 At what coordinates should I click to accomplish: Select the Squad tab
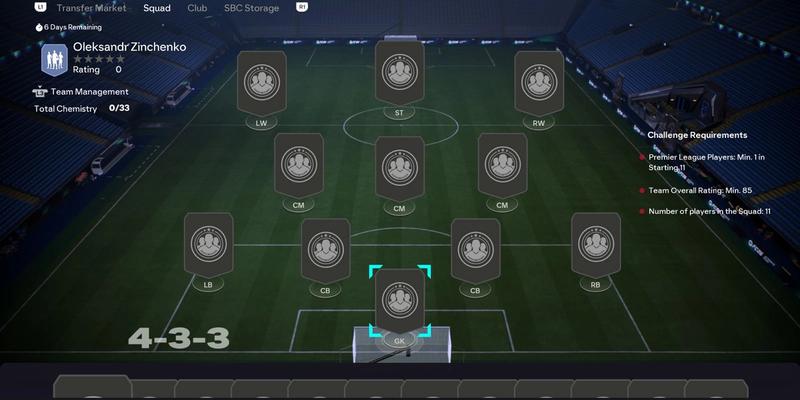tap(156, 7)
